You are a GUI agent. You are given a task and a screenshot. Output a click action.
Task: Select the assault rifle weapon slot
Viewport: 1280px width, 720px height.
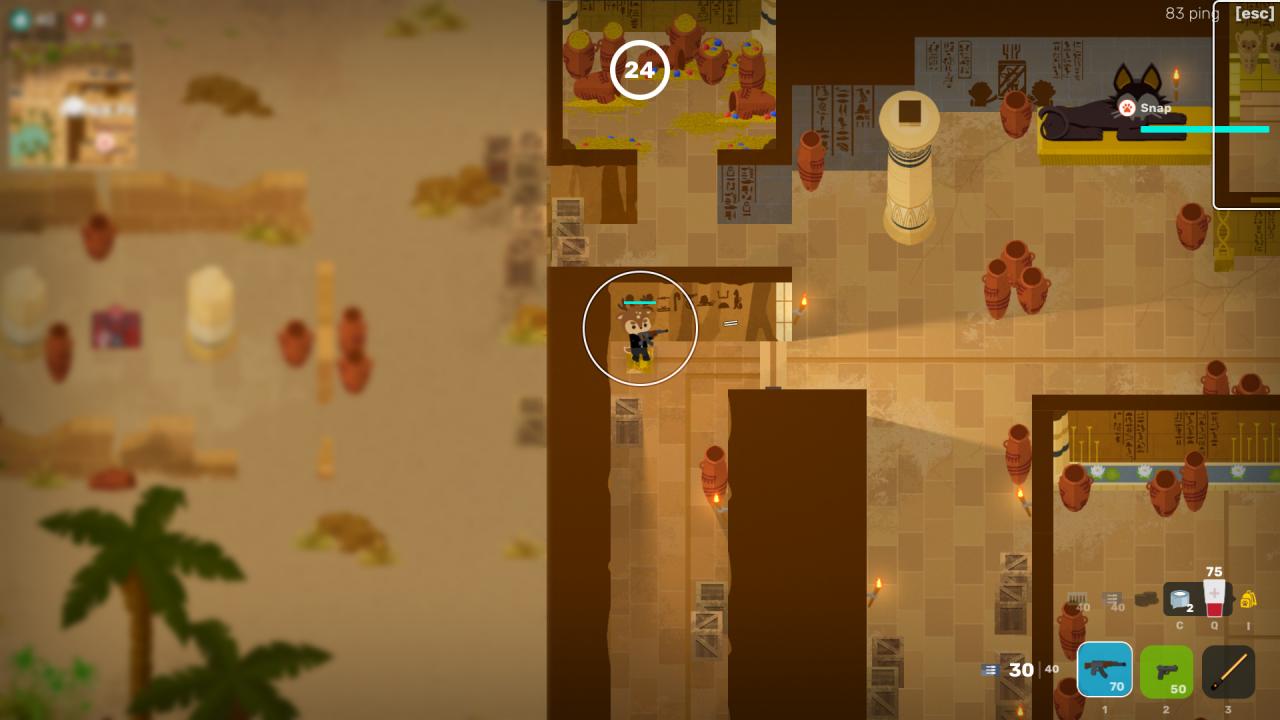click(x=1105, y=670)
